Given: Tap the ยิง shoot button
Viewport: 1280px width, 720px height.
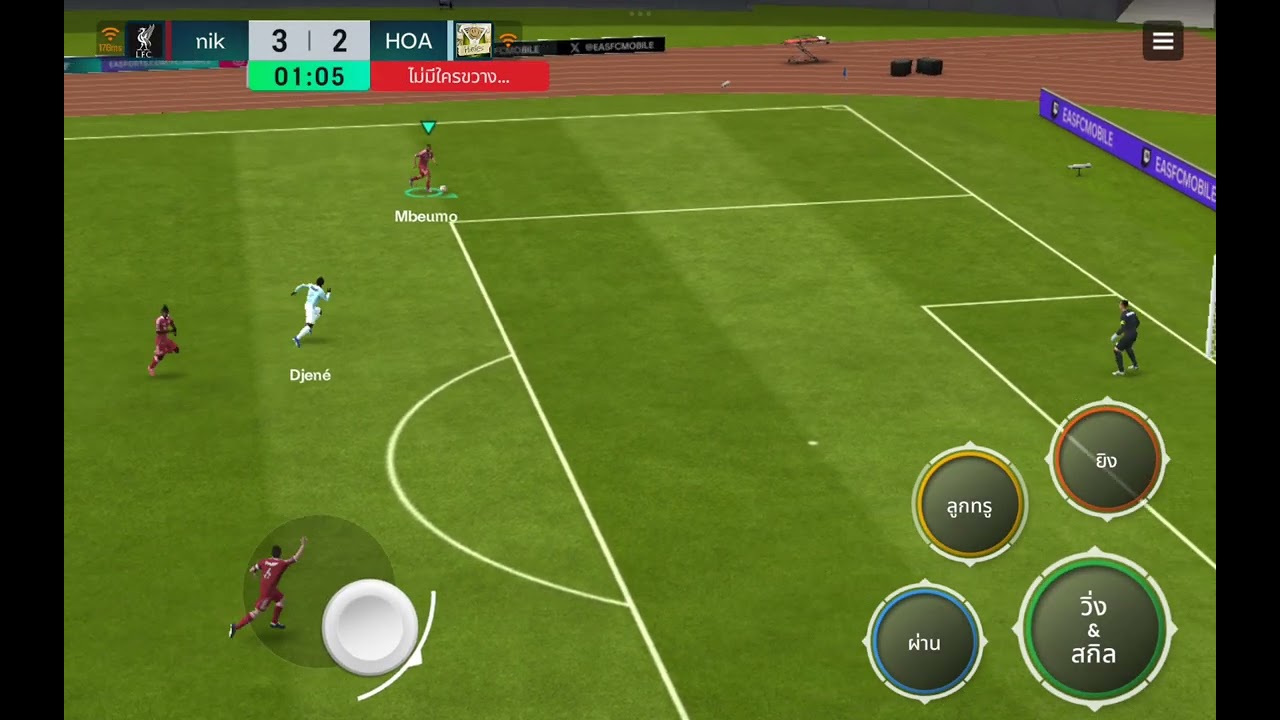Looking at the screenshot, I should (x=1107, y=460).
